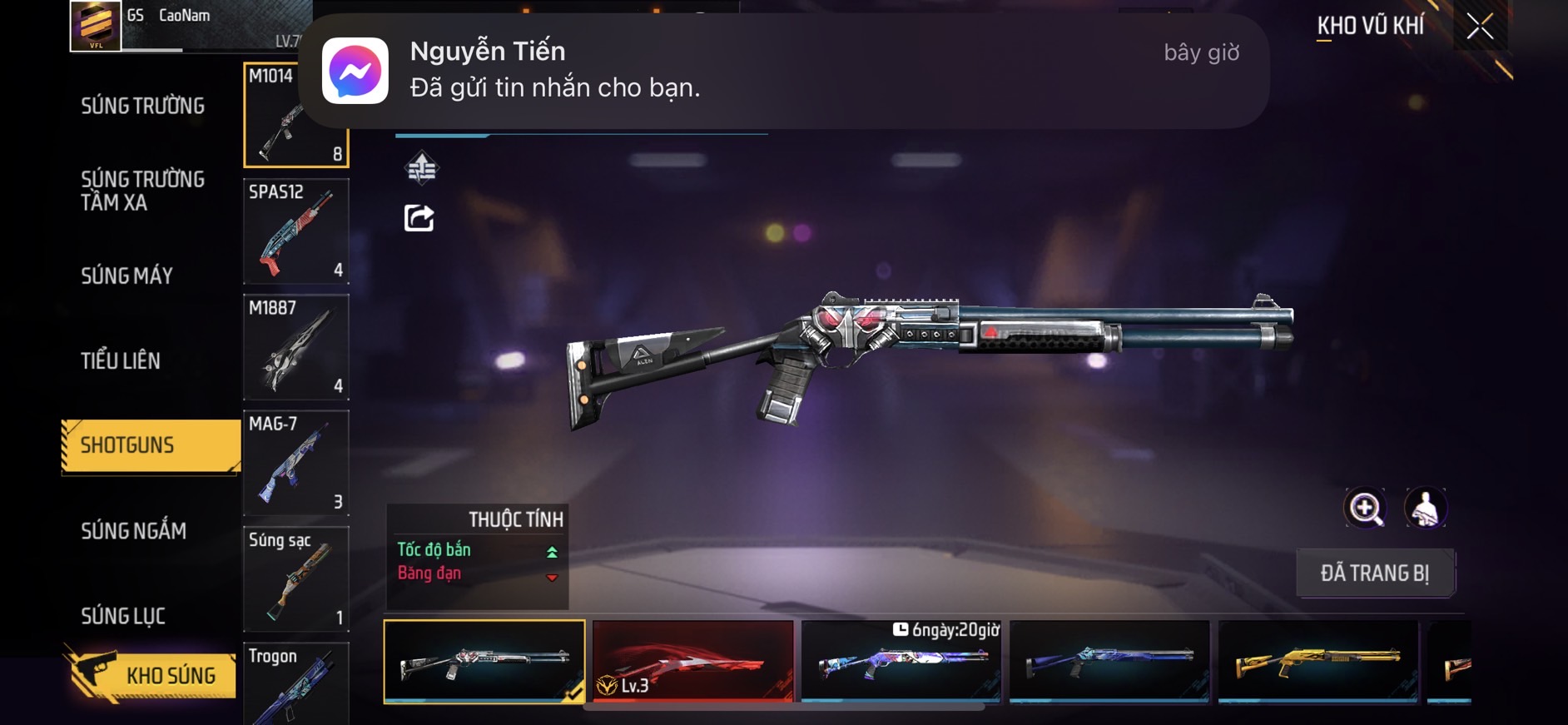The width and height of the screenshot is (1568, 725).
Task: Choose the SPAS12 weapon tile
Action: pos(295,231)
